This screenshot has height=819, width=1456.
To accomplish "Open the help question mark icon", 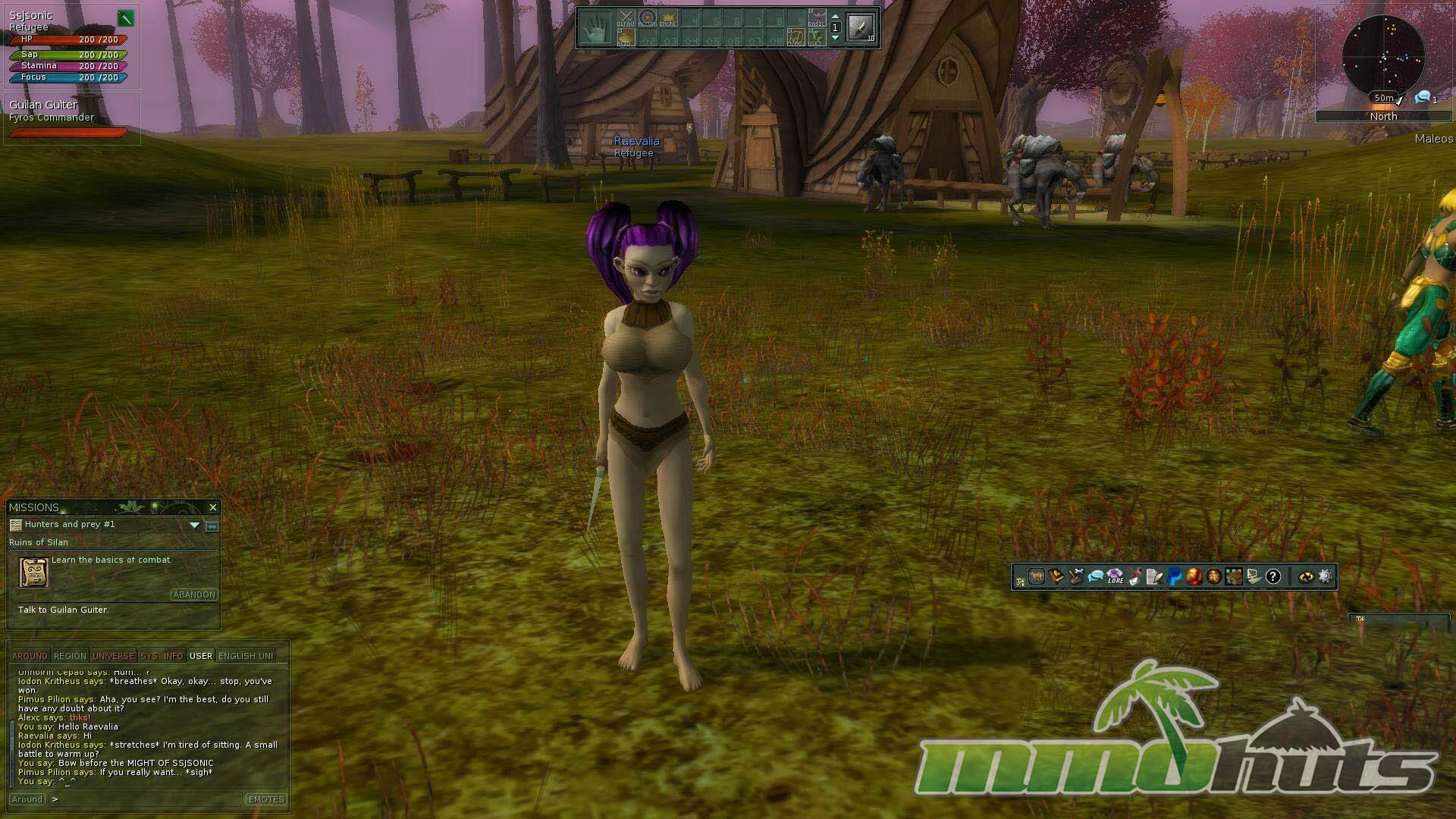I will coord(1272,577).
